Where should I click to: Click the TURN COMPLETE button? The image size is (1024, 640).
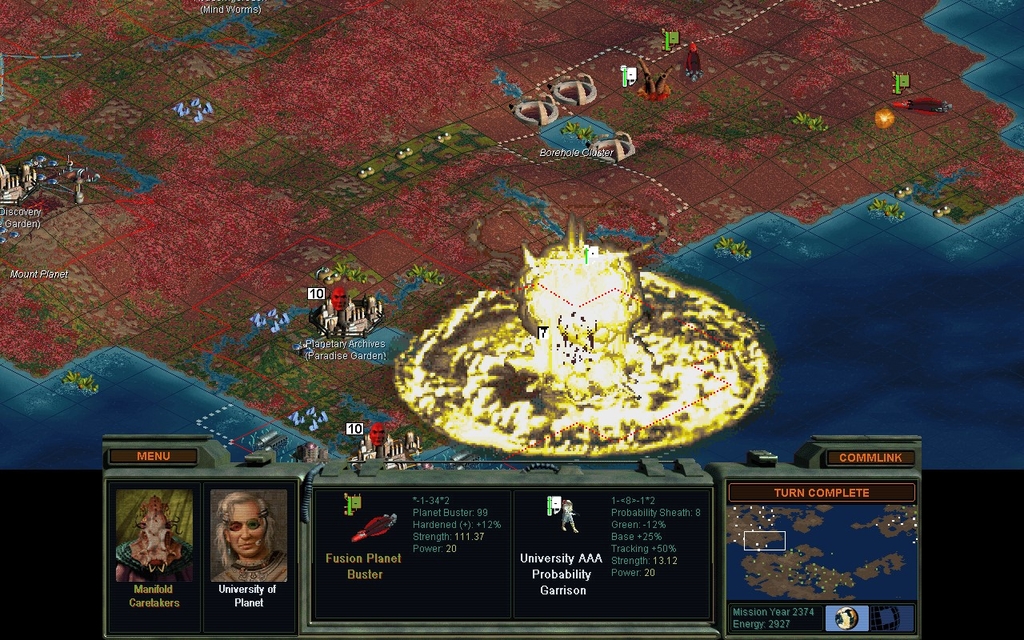point(821,493)
